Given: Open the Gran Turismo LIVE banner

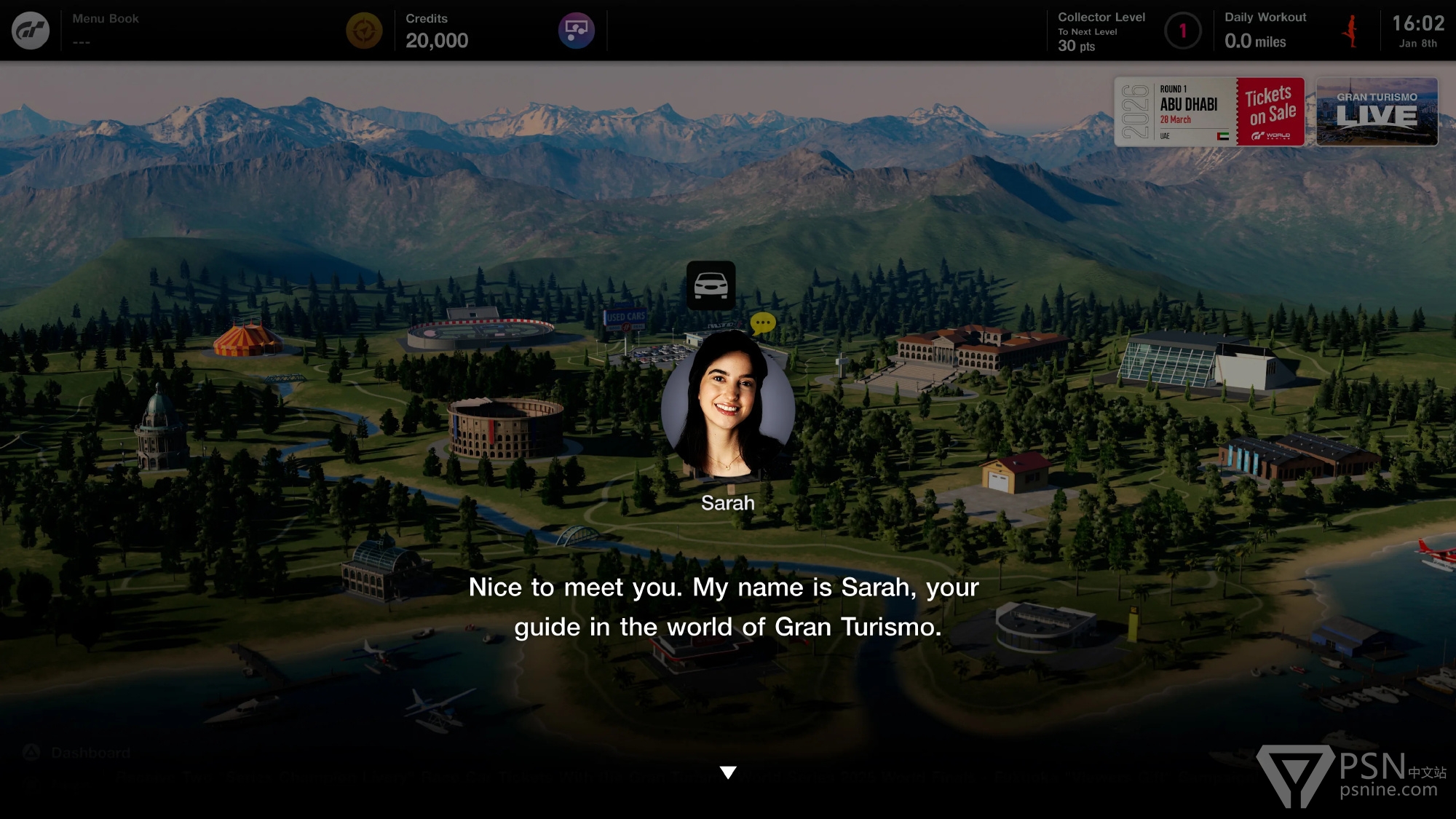Looking at the screenshot, I should click(x=1377, y=112).
